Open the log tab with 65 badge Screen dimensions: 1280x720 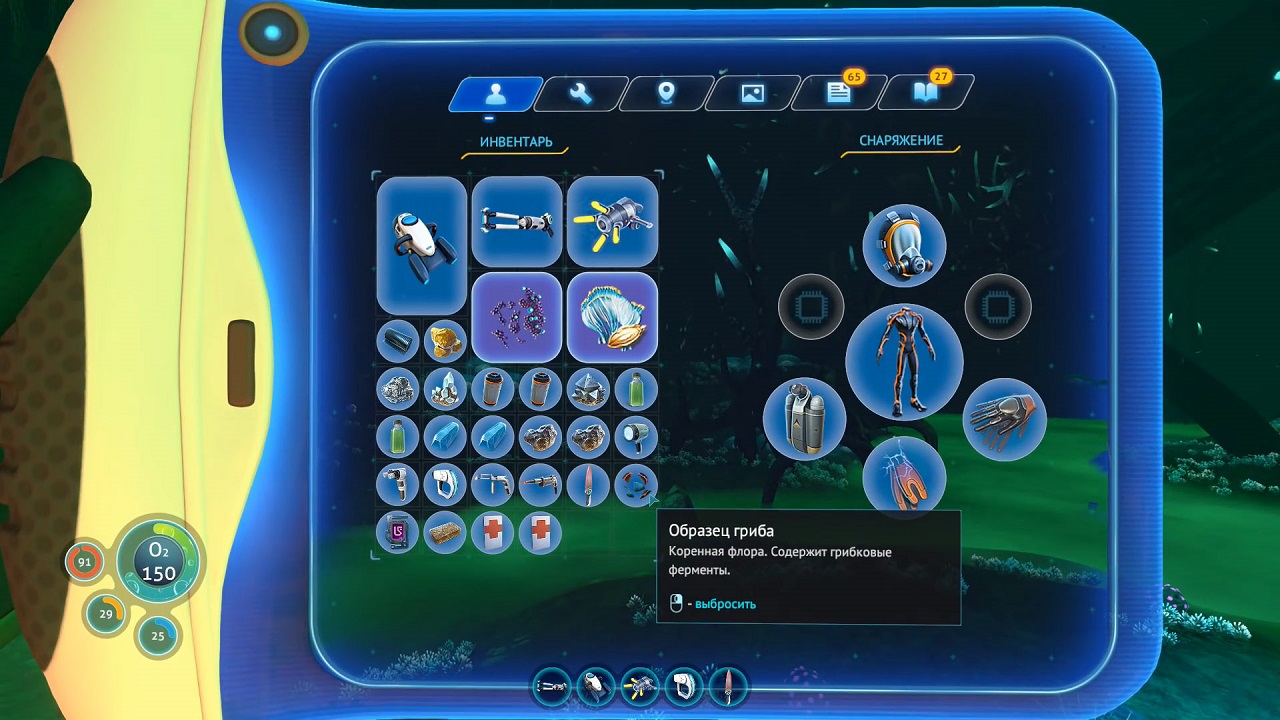pyautogui.click(x=838, y=94)
